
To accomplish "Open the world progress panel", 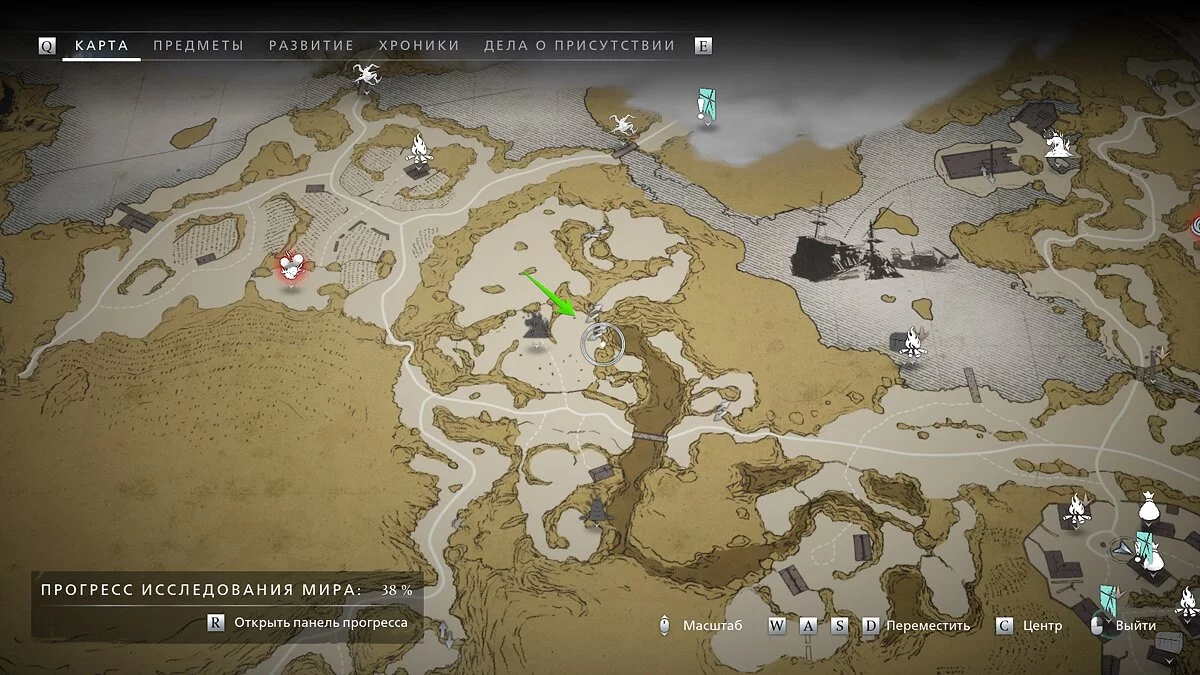I will (x=320, y=622).
